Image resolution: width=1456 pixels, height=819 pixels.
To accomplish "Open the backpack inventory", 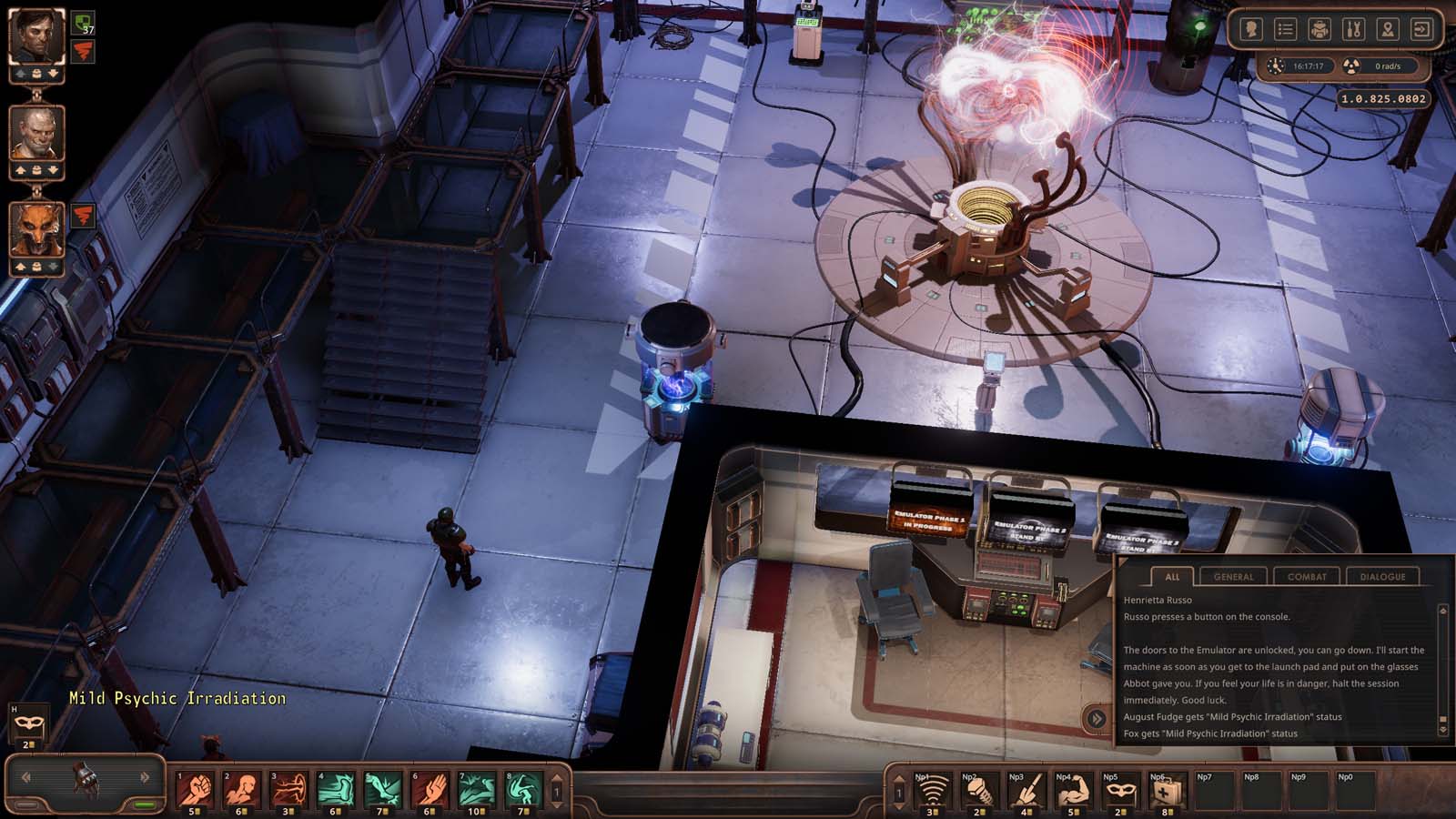I will [1319, 30].
